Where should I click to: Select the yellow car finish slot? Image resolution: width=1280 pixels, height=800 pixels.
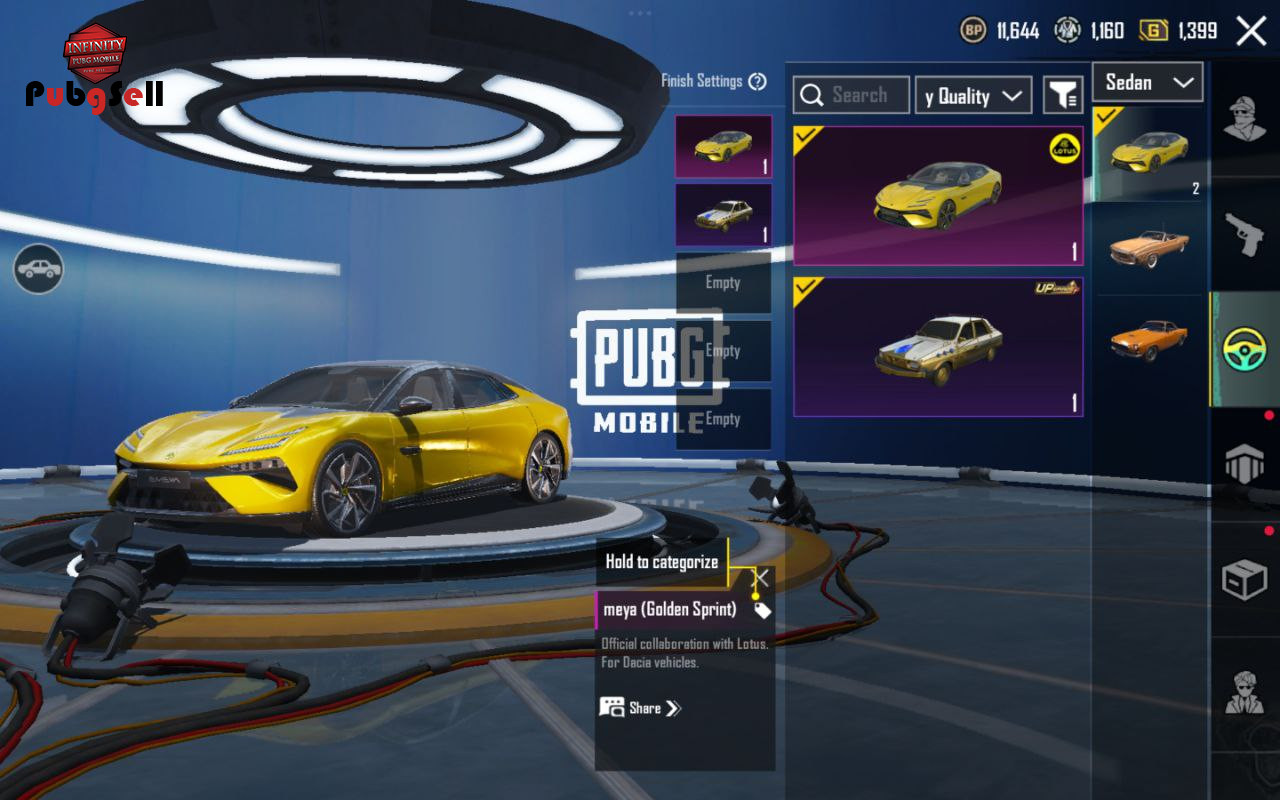[x=723, y=146]
